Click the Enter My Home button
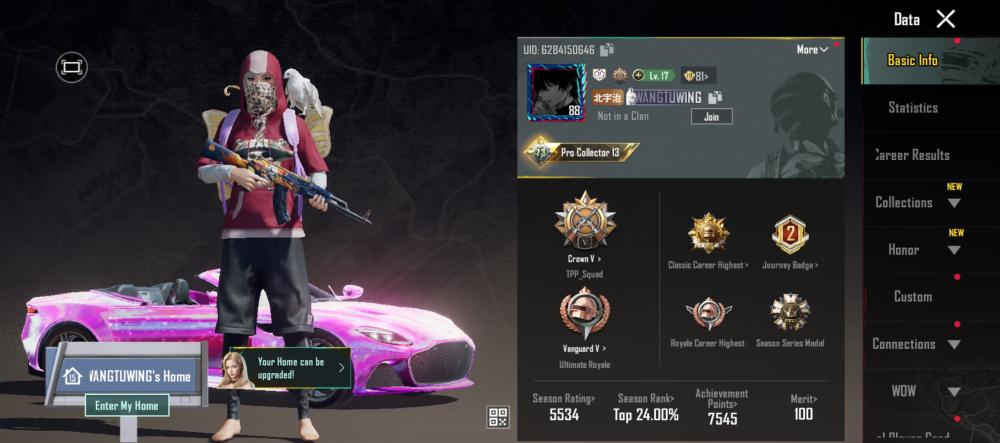The height and width of the screenshot is (443, 1000). (x=126, y=405)
